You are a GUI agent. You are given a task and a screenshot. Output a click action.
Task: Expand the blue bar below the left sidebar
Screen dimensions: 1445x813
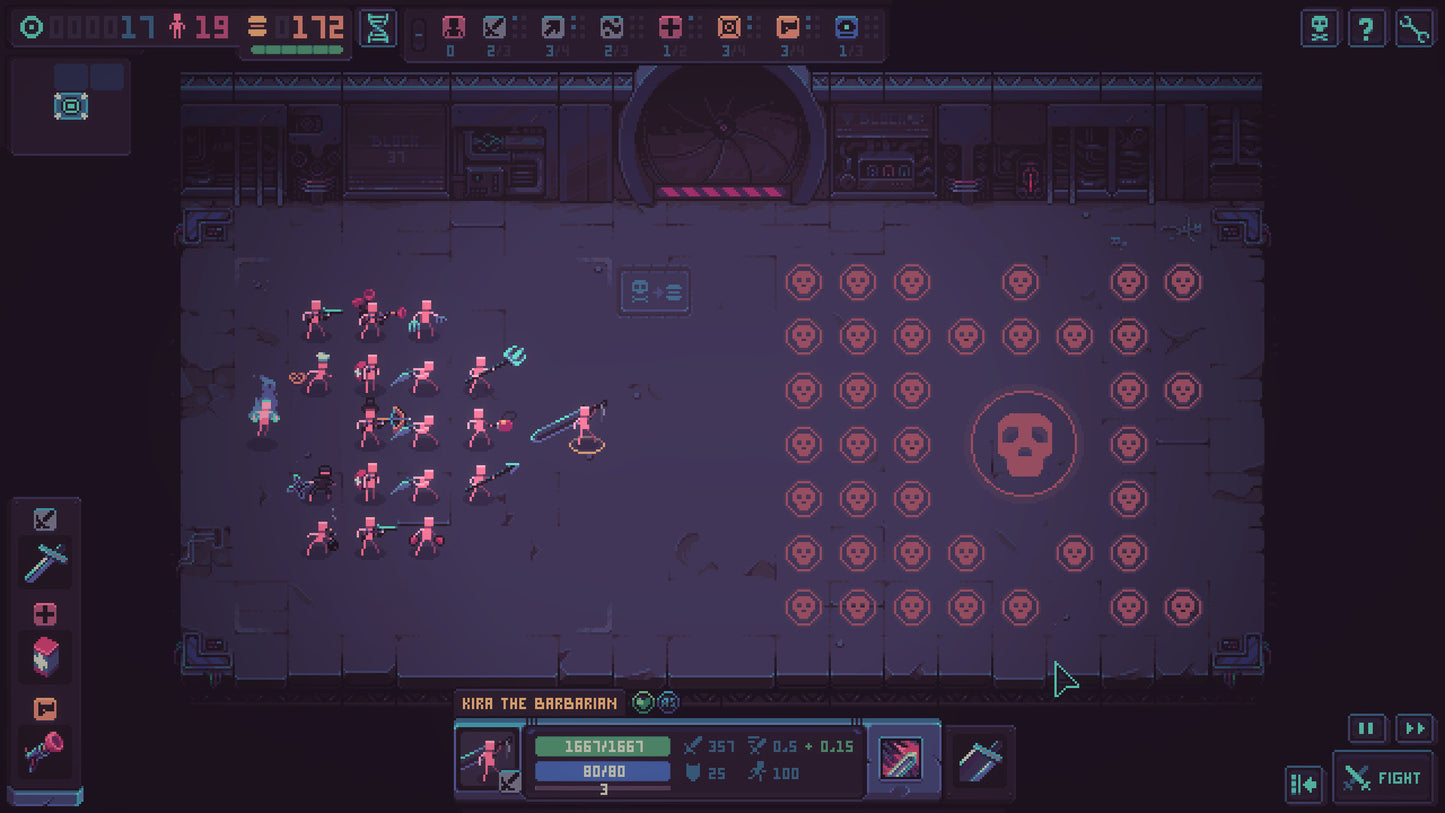pos(48,797)
